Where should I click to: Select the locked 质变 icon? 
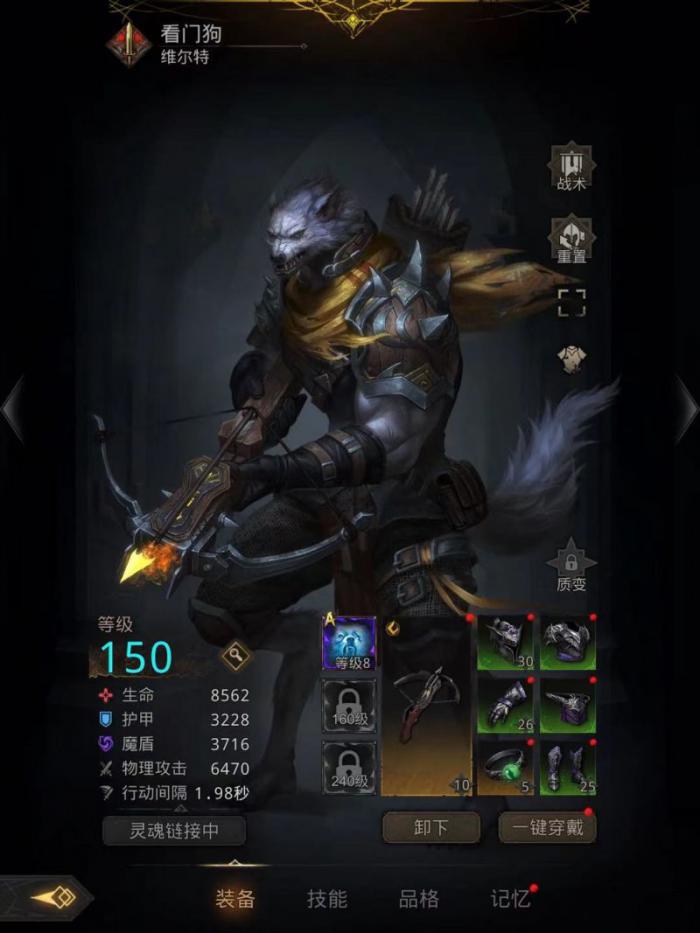pos(571,565)
